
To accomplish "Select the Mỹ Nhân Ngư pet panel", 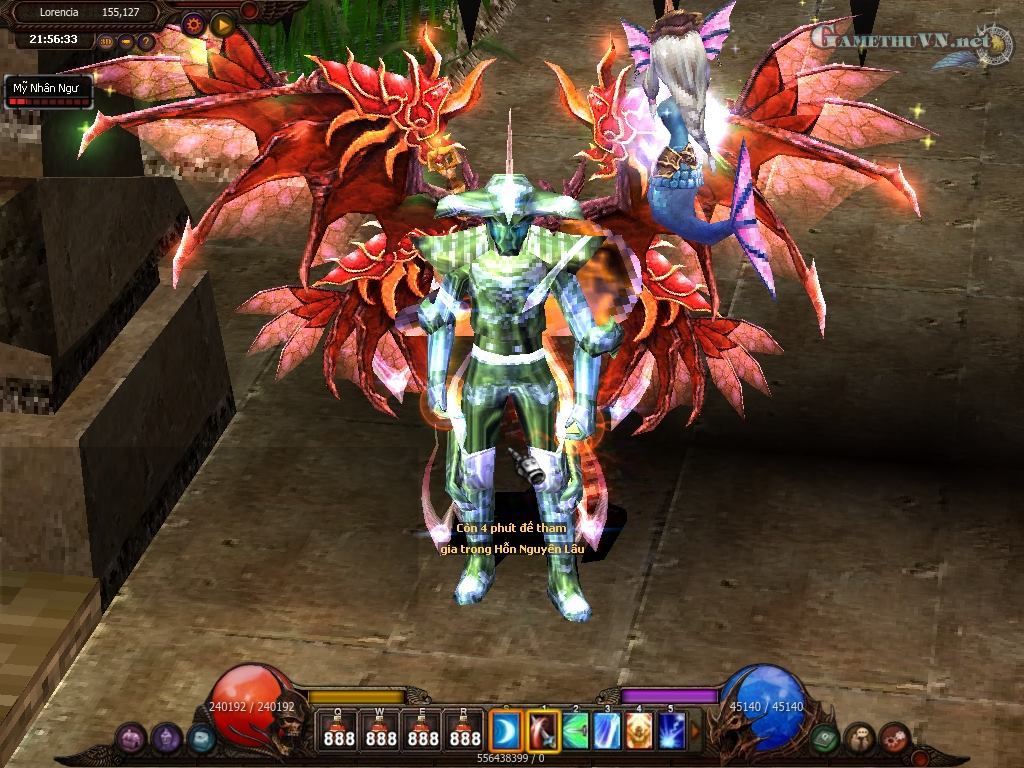I will (x=50, y=93).
